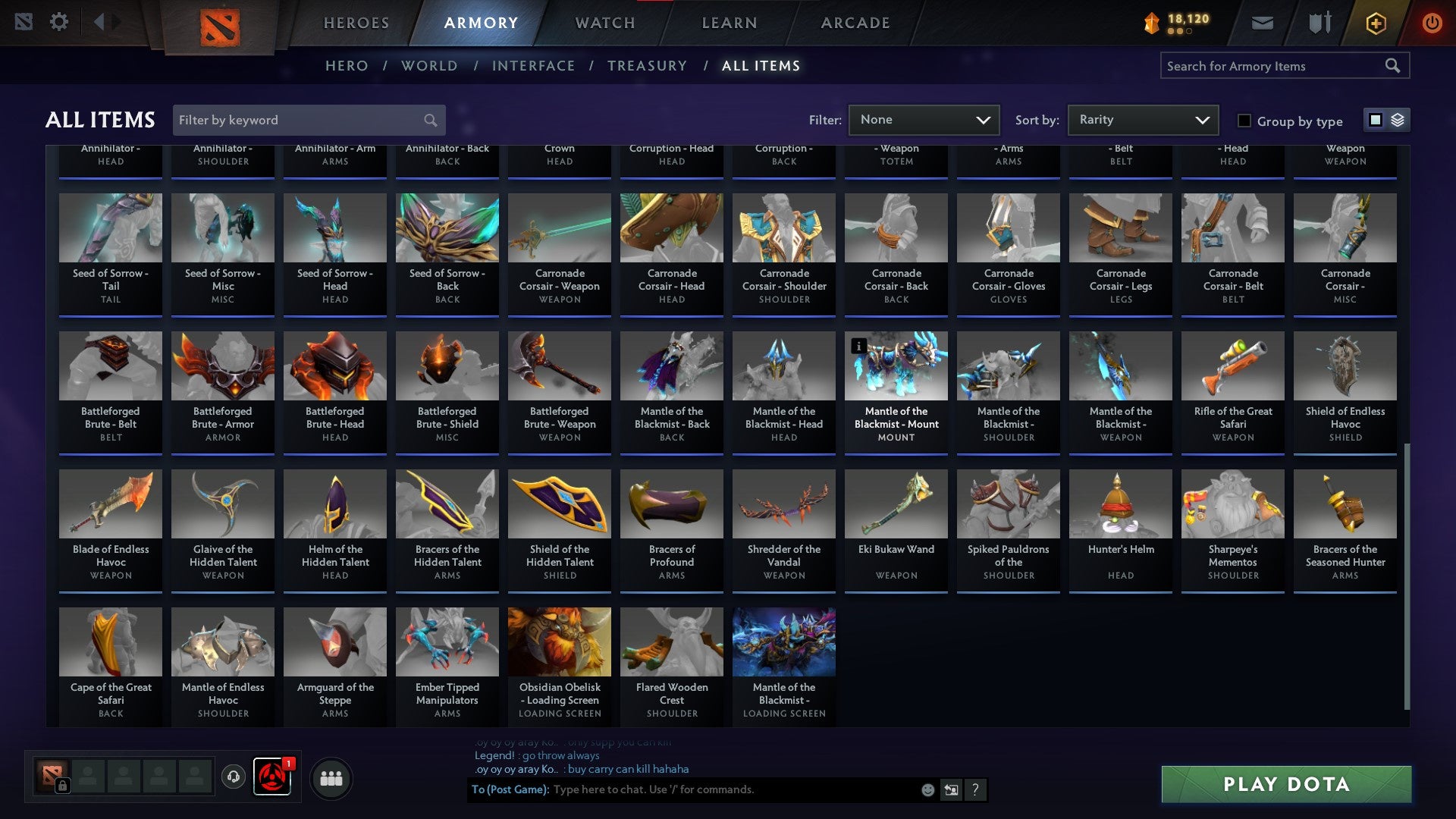Click the chat help question mark button
The height and width of the screenshot is (819, 1456).
pyautogui.click(x=975, y=789)
